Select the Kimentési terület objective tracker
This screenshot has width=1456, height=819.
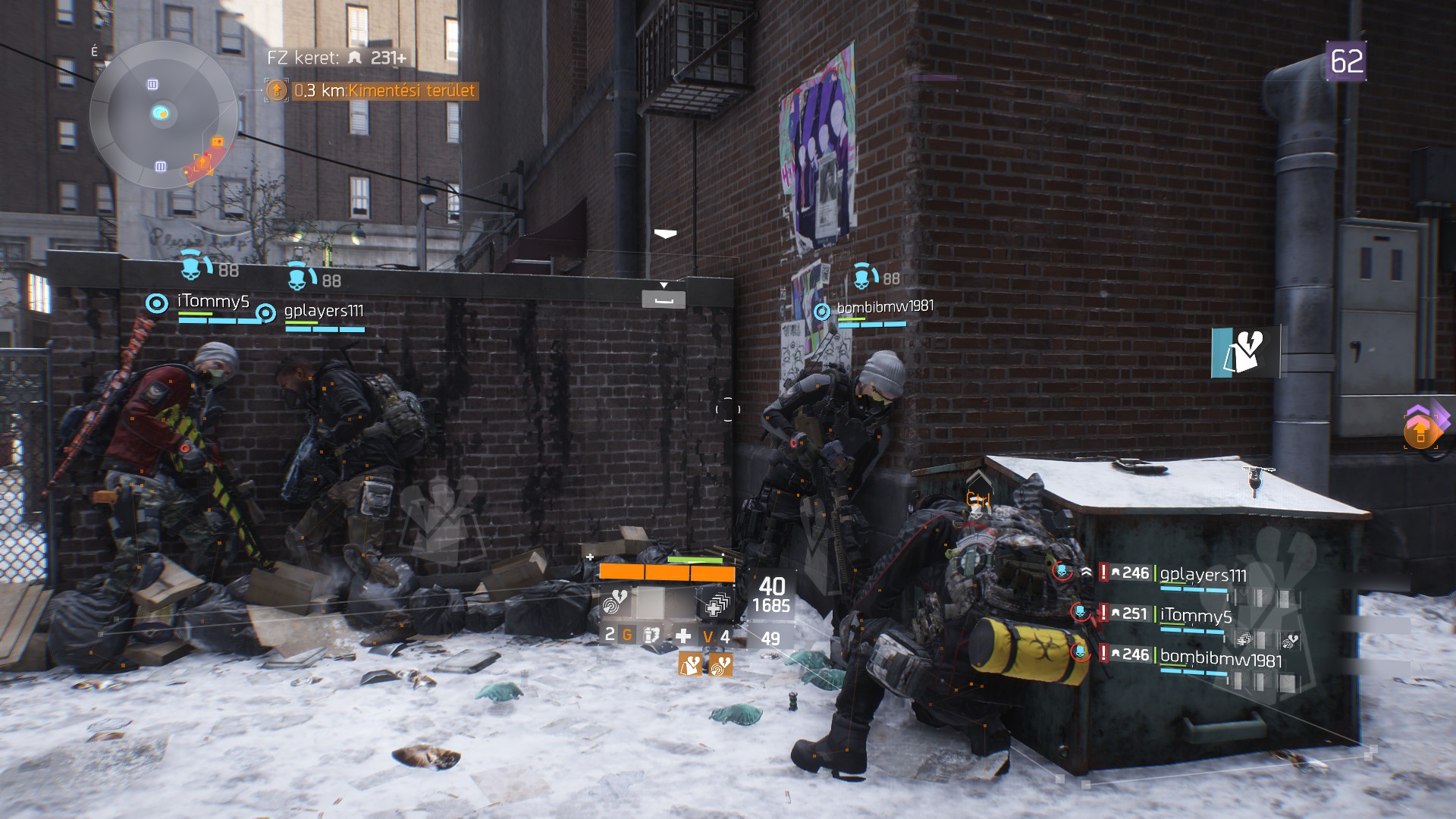click(x=372, y=90)
